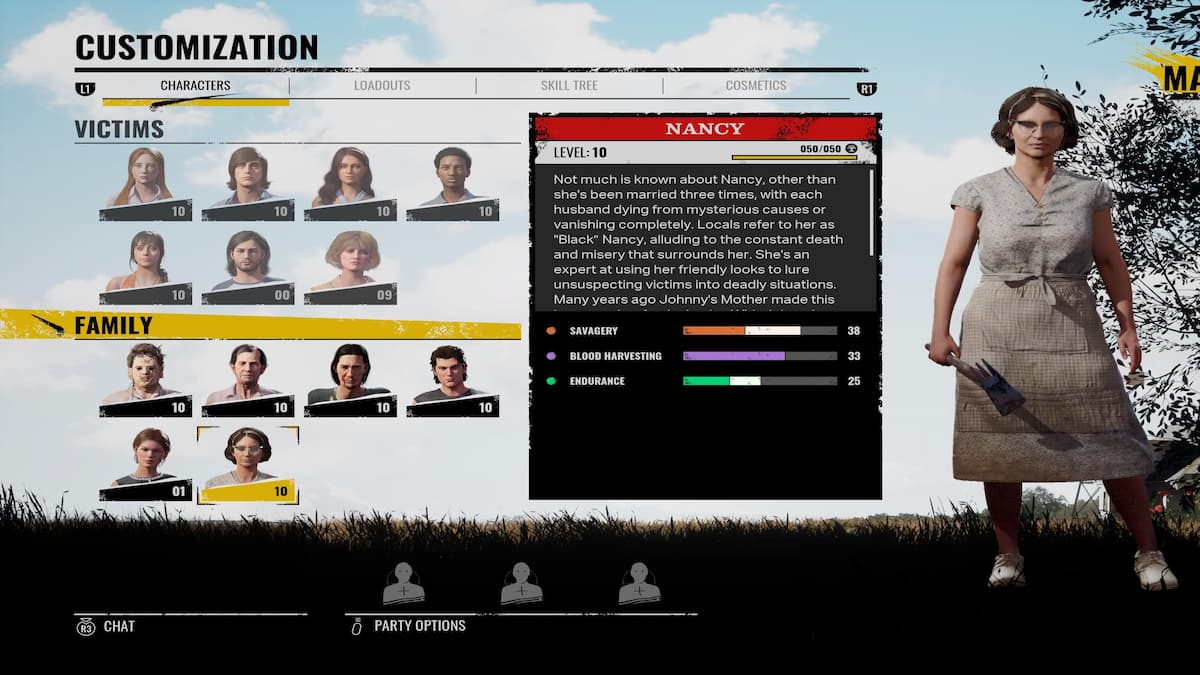Screen dimensions: 1200x675
Task: Select the victim Julie portrait
Action: pos(146,267)
